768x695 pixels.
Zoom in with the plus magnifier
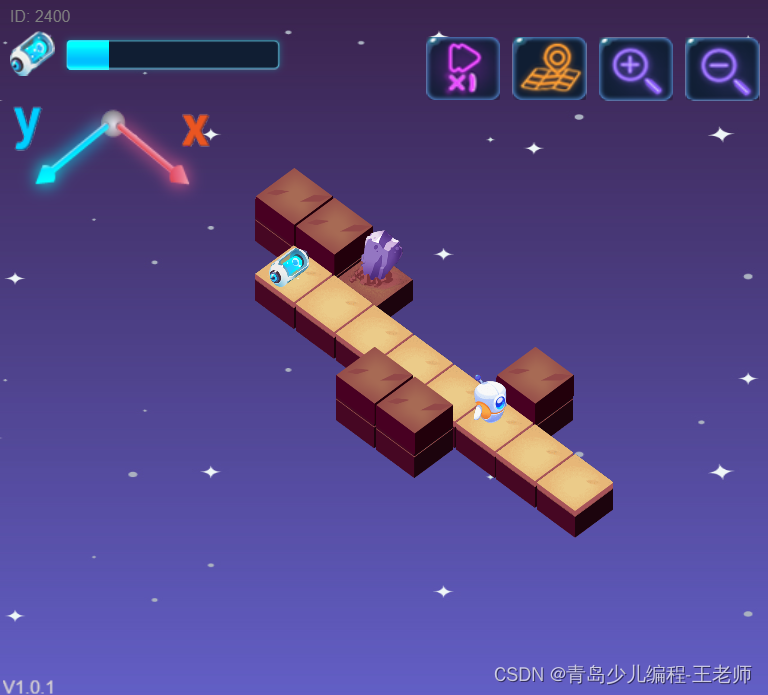[636, 69]
